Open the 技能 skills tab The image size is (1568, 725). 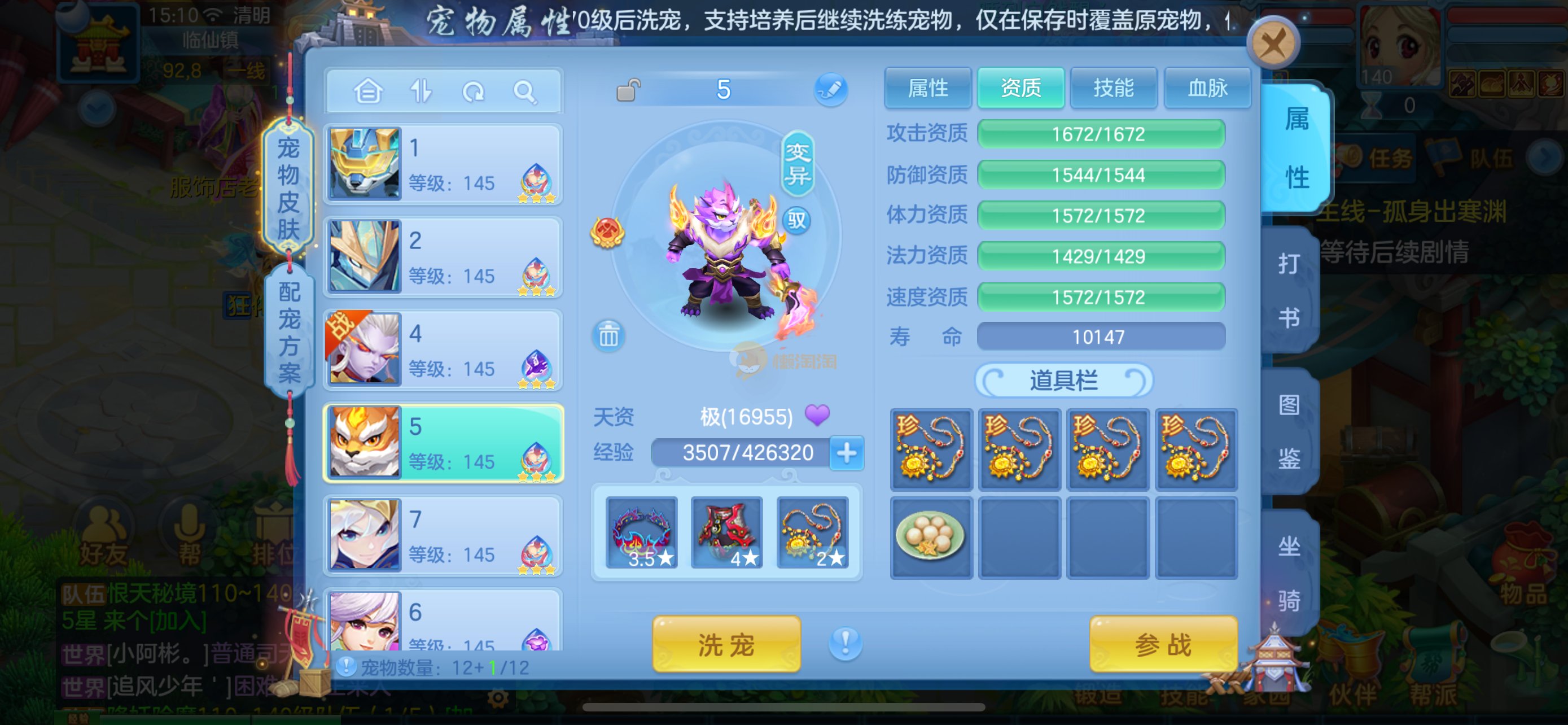pyautogui.click(x=1113, y=88)
